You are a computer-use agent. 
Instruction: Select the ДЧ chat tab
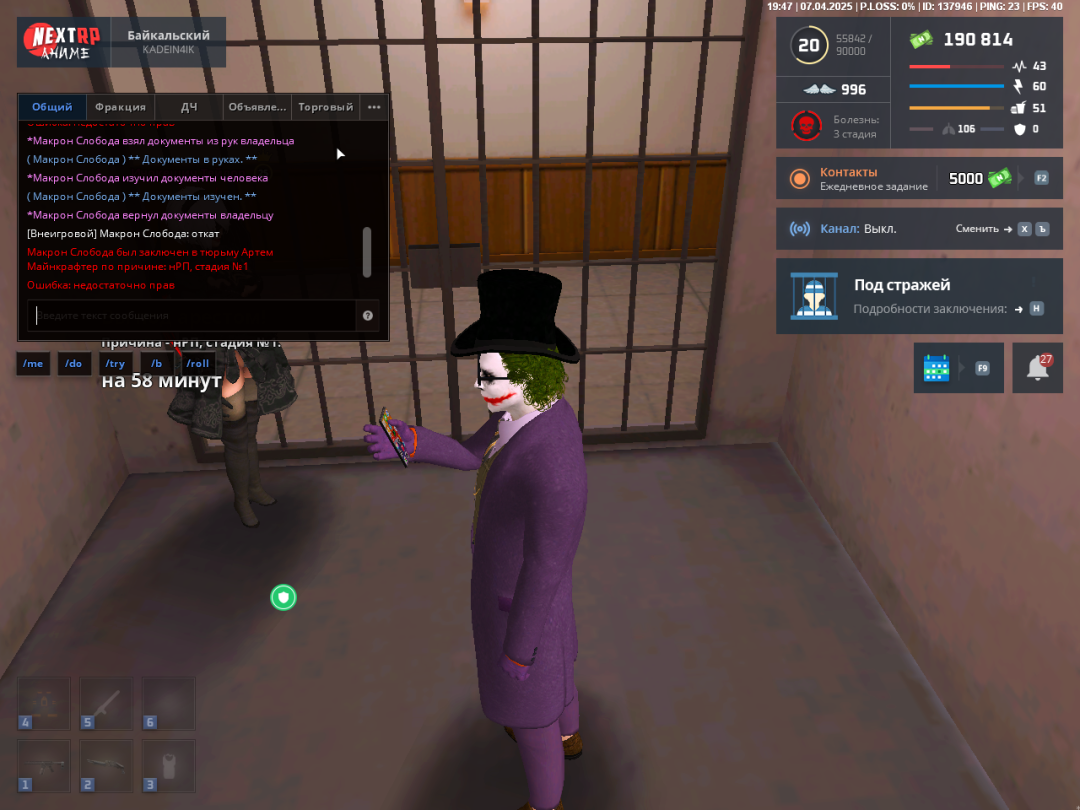(x=189, y=107)
